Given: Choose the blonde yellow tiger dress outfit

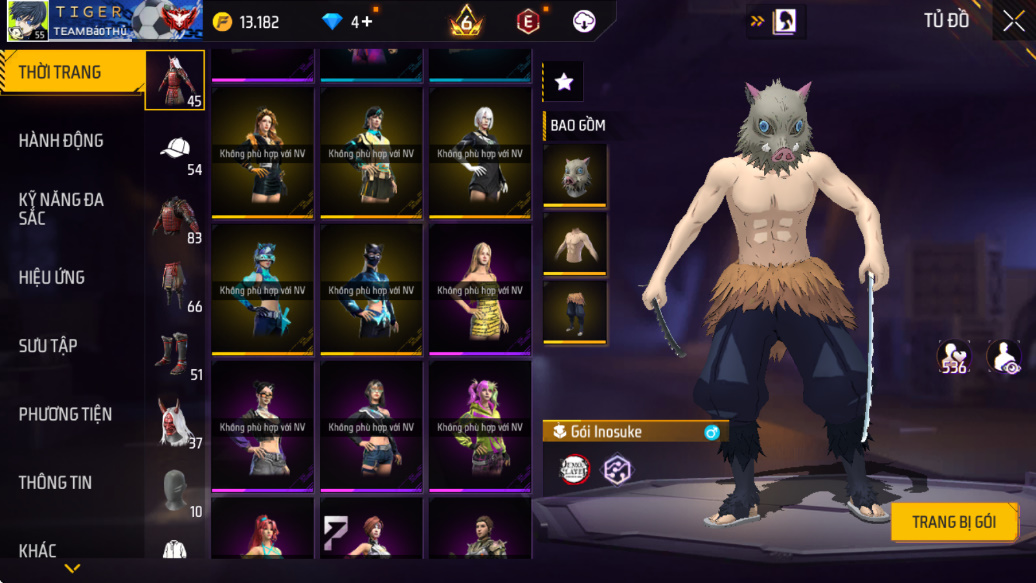Looking at the screenshot, I should click(480, 288).
